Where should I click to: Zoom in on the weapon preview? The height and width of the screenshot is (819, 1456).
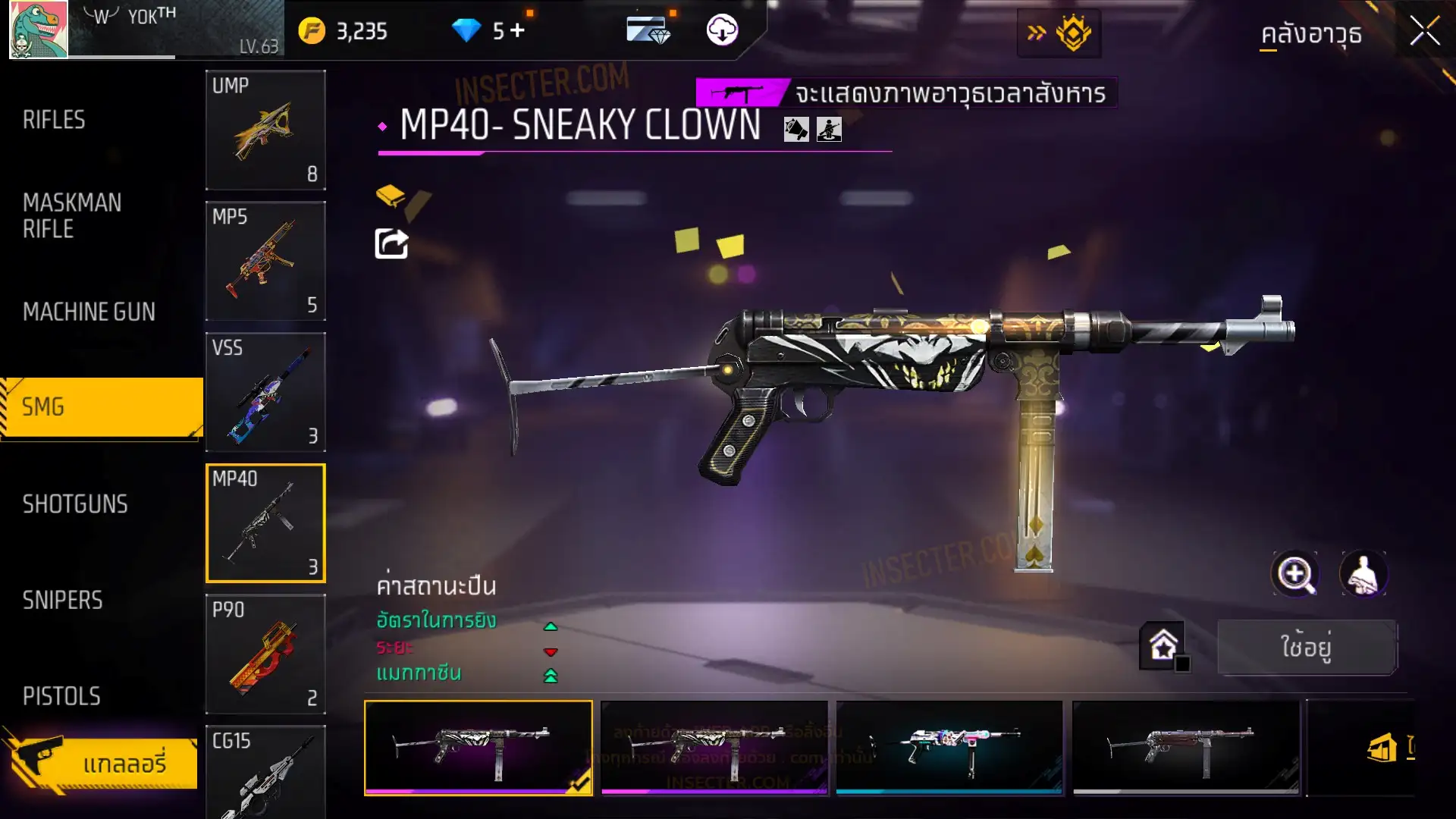pyautogui.click(x=1295, y=574)
